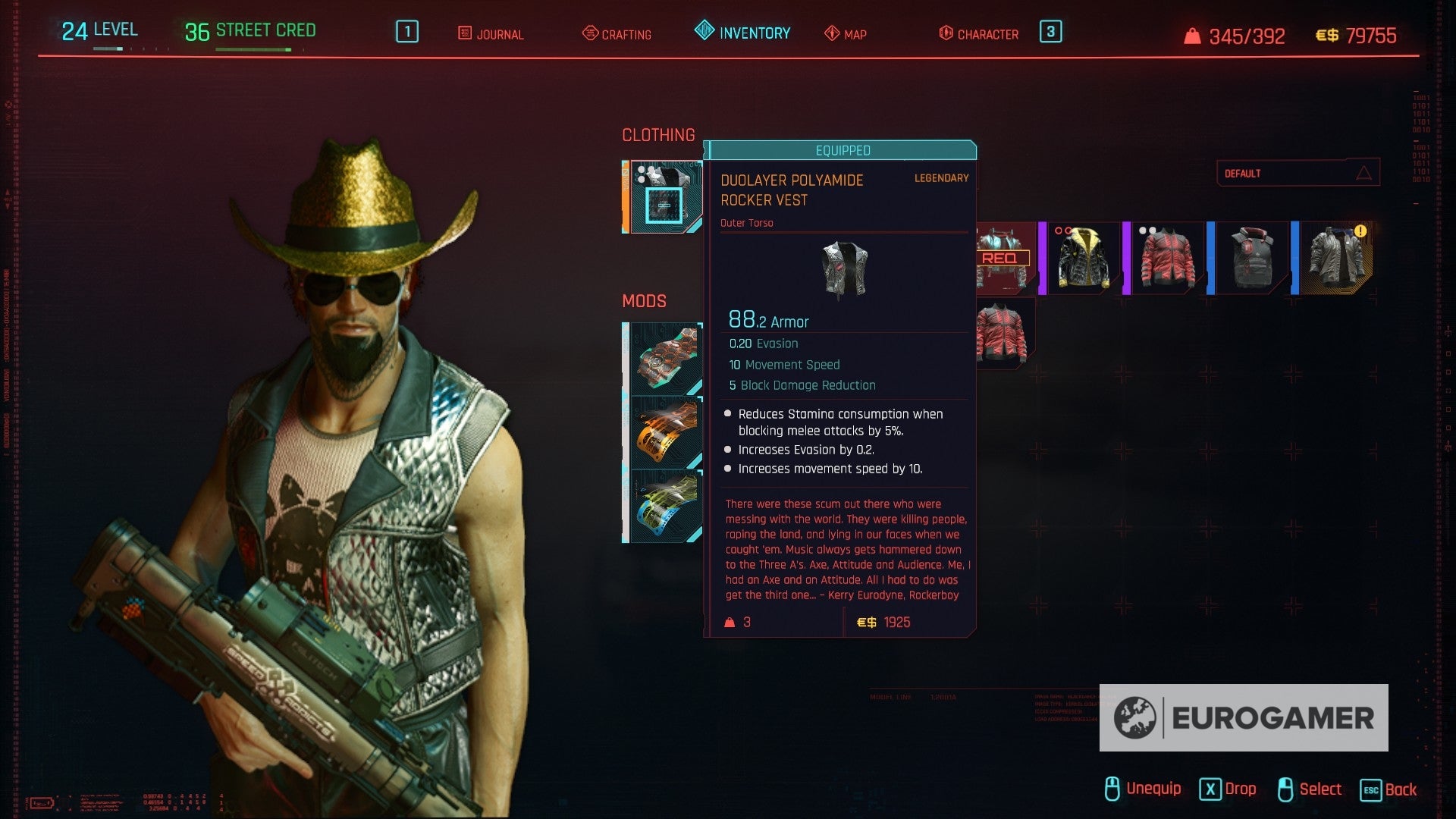Open the Default sorting dropdown
This screenshot has width=1456, height=819.
pyautogui.click(x=1297, y=173)
